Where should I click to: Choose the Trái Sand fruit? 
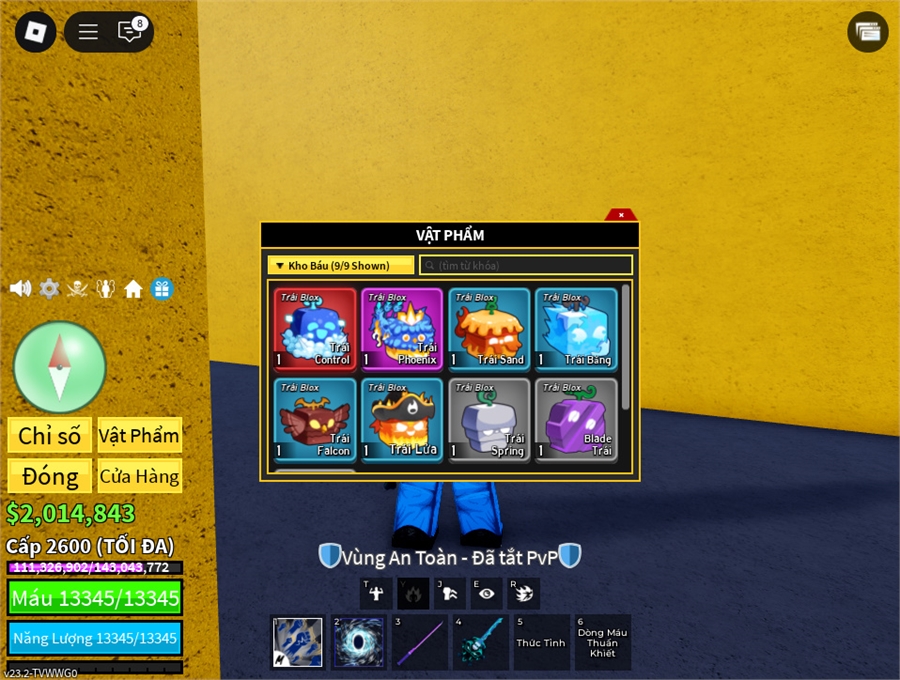pyautogui.click(x=489, y=329)
